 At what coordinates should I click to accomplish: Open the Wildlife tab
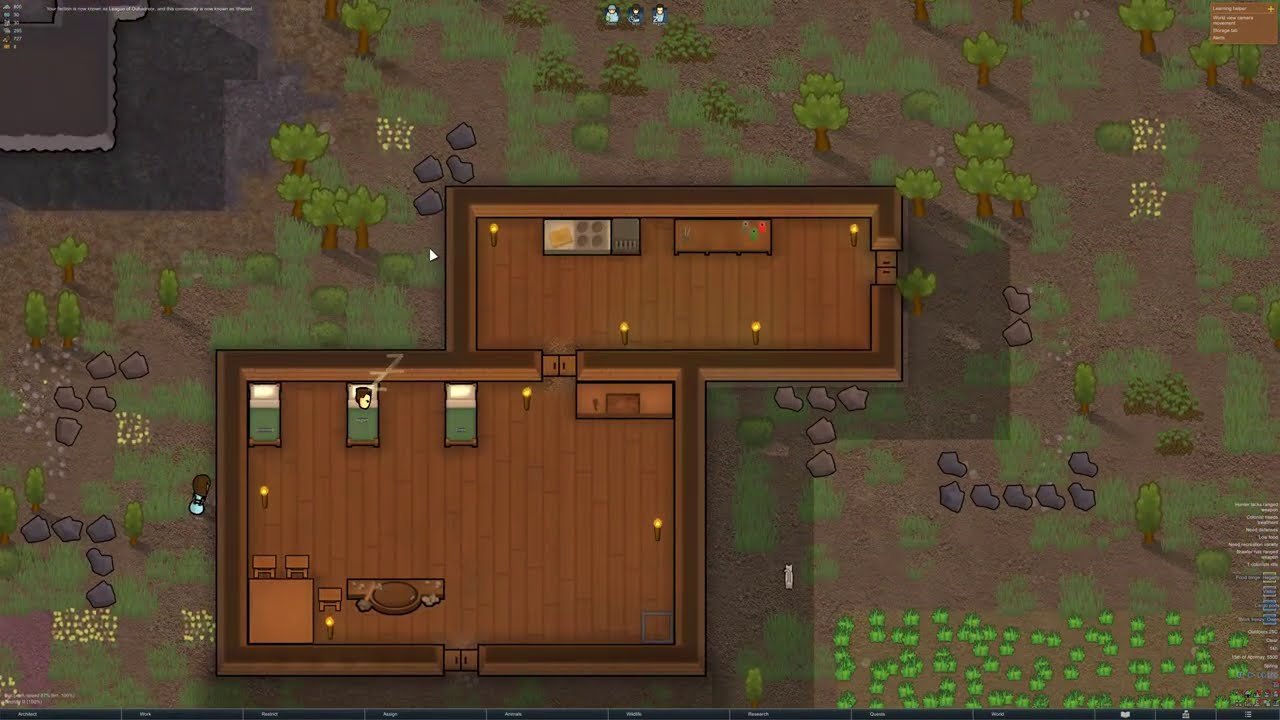(633, 714)
